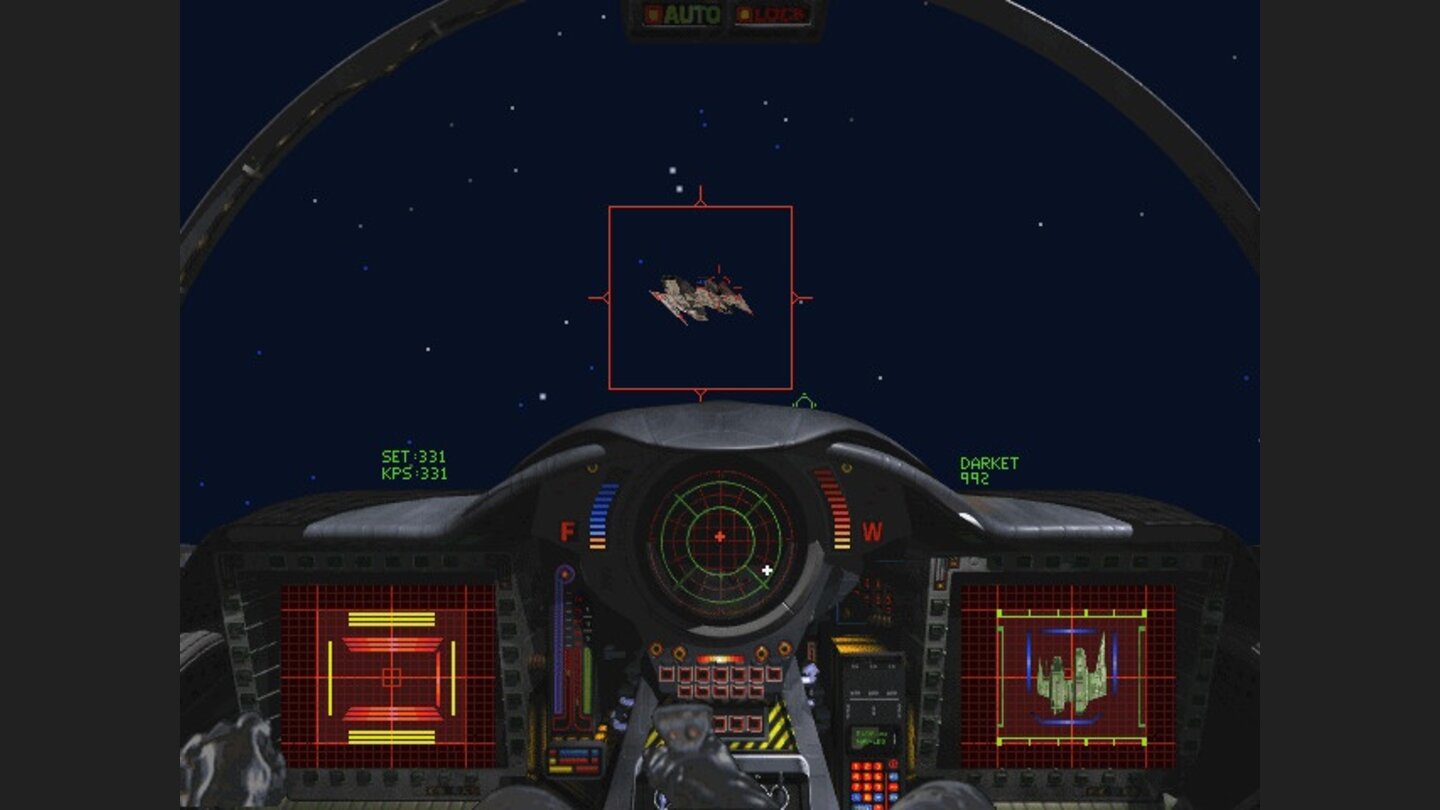Toggle the left diamond warning light on the console
1440x810 pixels.
592,466
